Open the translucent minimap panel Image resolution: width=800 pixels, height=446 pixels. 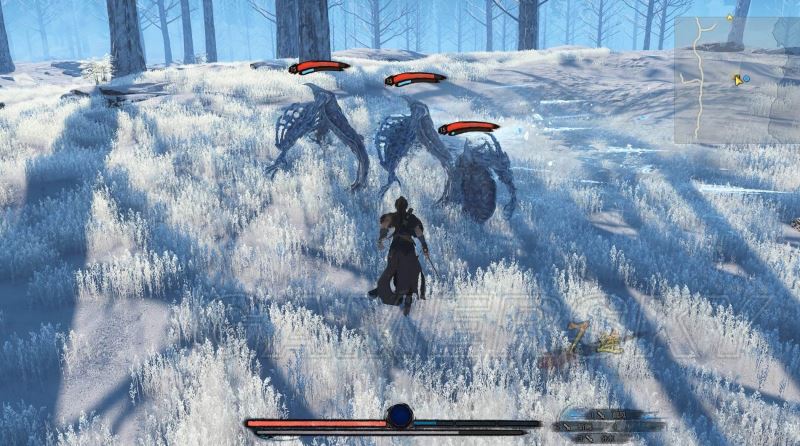click(735, 80)
